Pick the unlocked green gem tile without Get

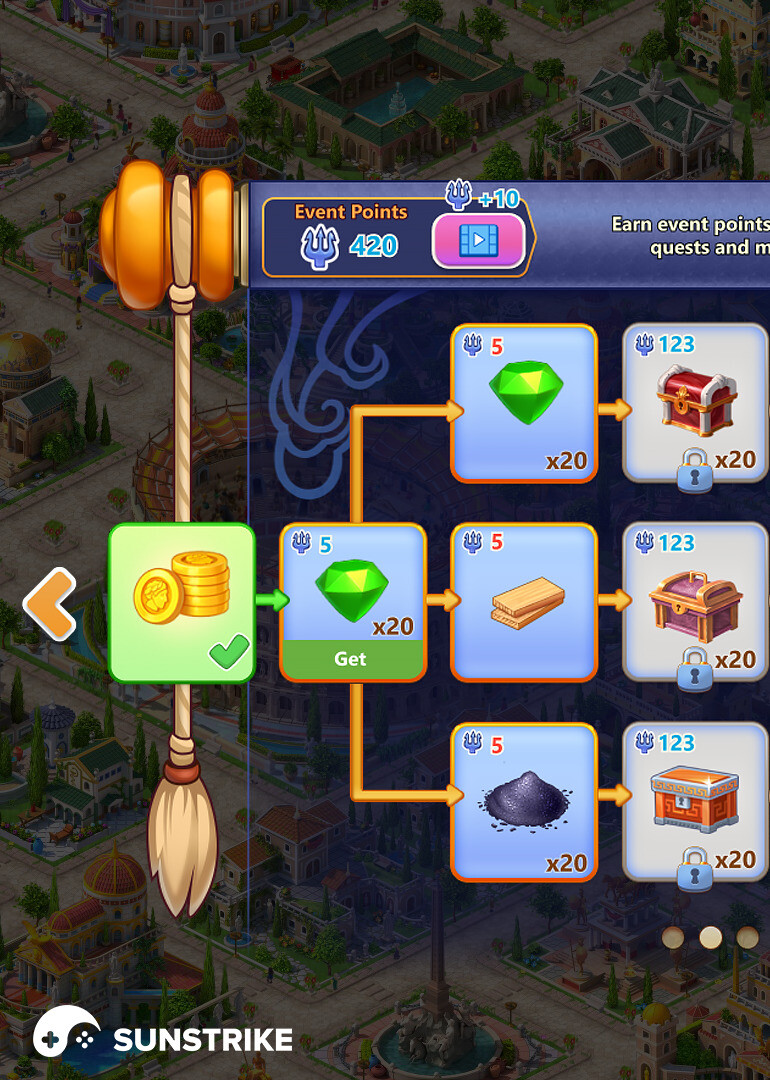pos(524,403)
